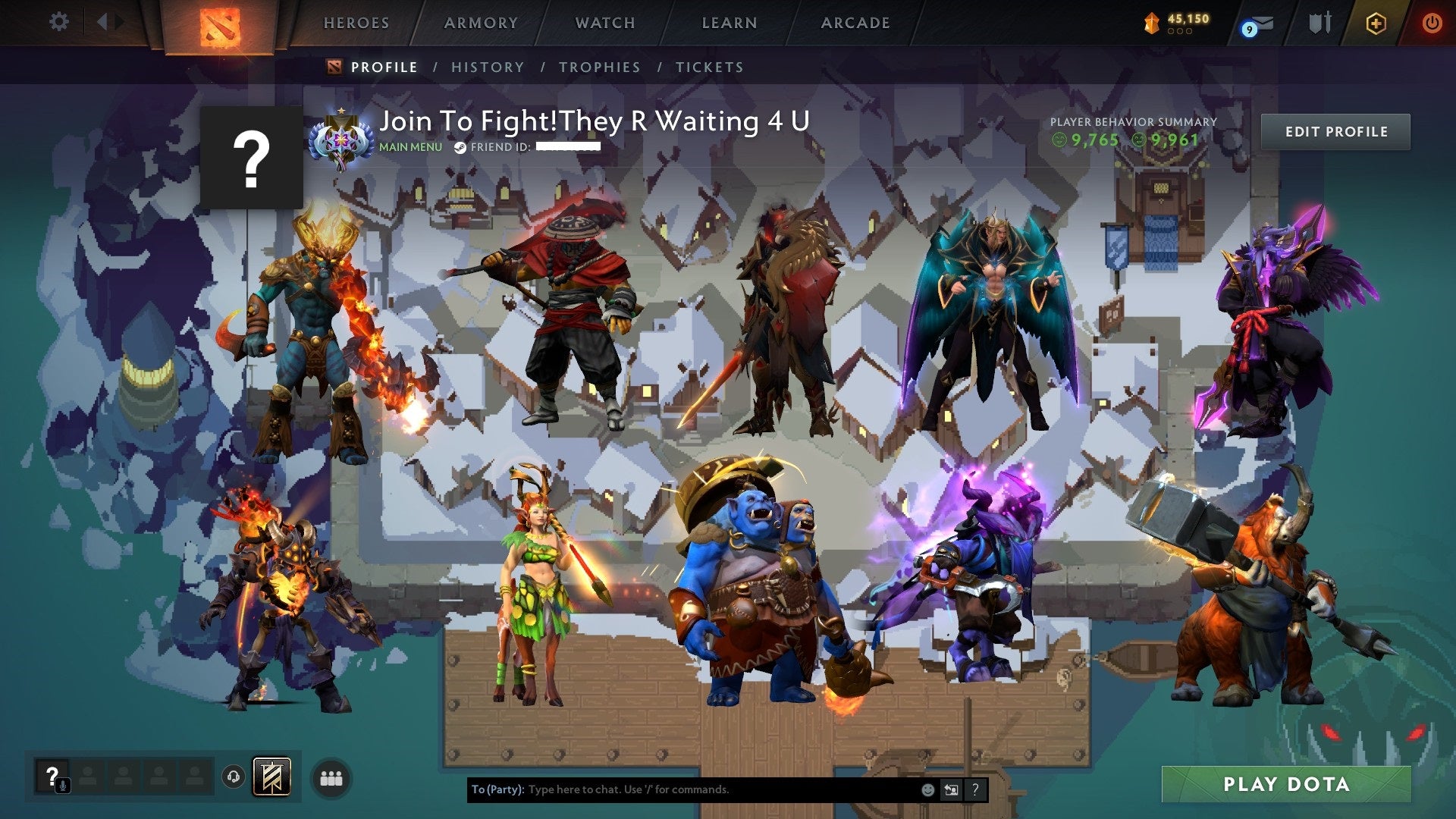Open the emoticon picker in chat bar
Screen dimensions: 1456x819
click(x=928, y=789)
